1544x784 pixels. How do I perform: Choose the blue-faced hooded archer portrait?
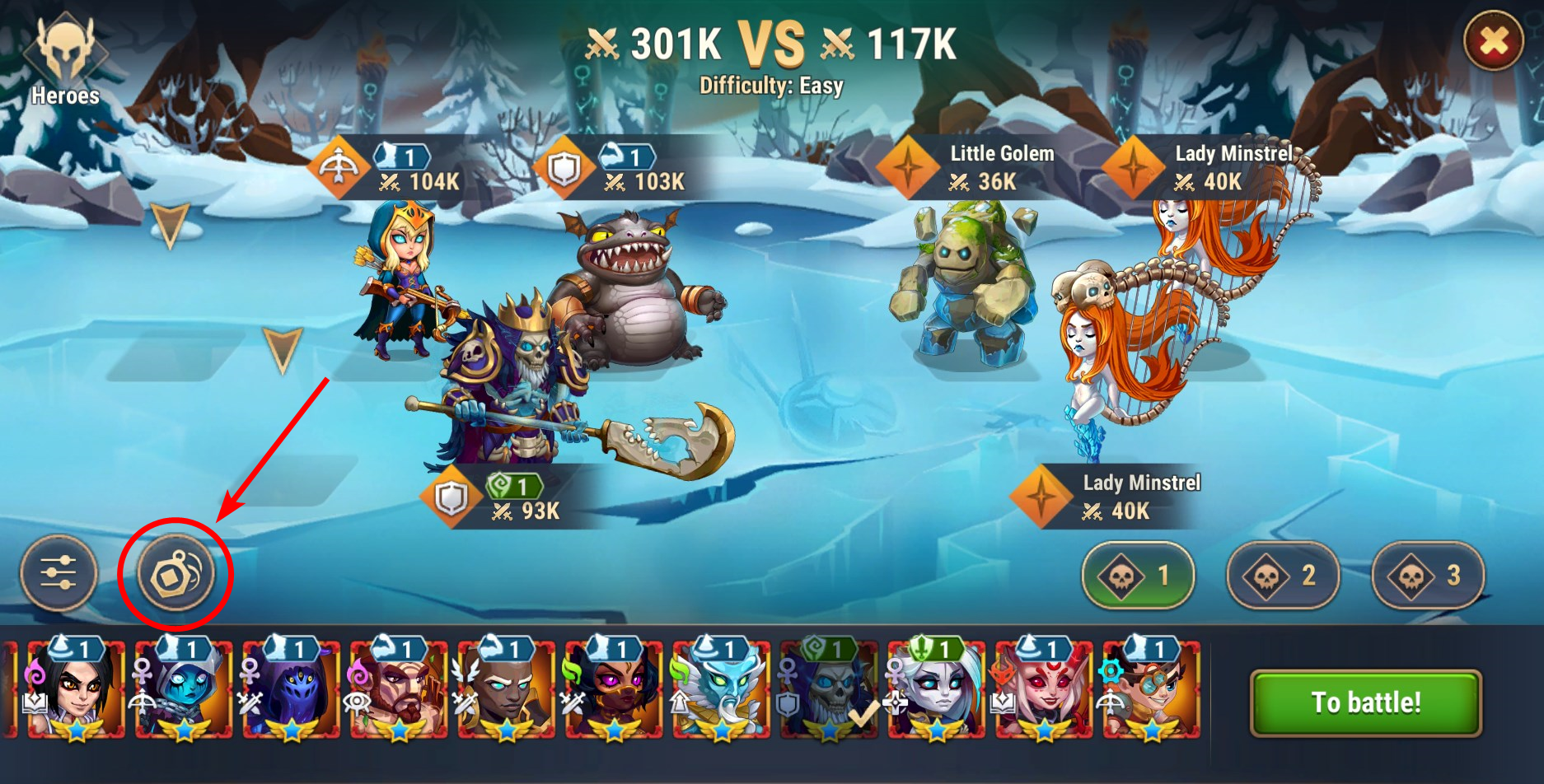[184, 692]
